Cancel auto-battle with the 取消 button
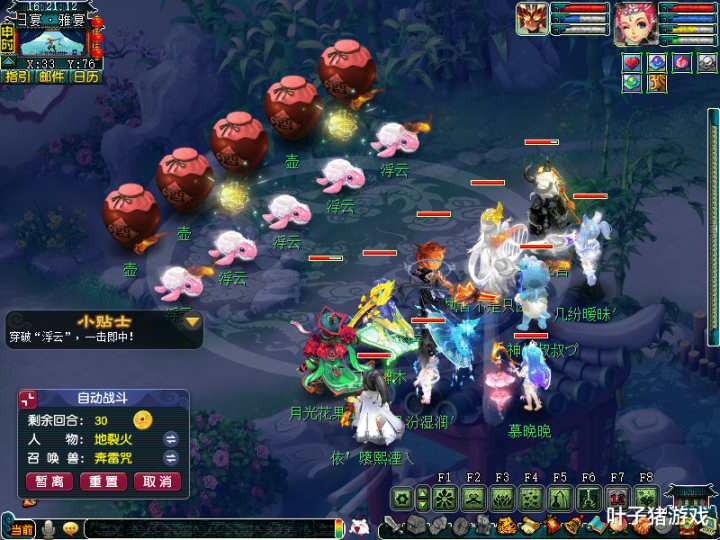The width and height of the screenshot is (720, 540). 157,481
